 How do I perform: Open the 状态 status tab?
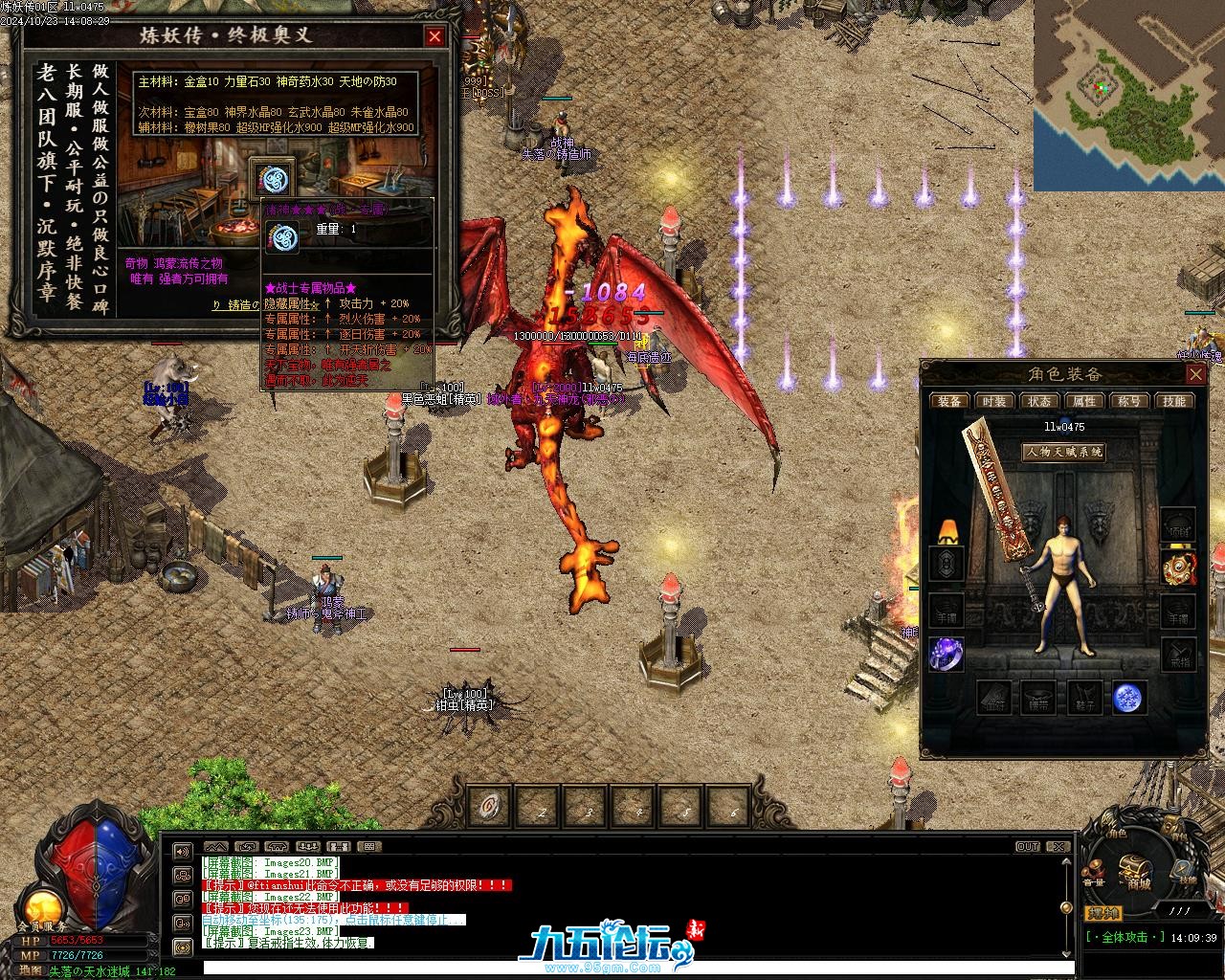pos(1038,401)
